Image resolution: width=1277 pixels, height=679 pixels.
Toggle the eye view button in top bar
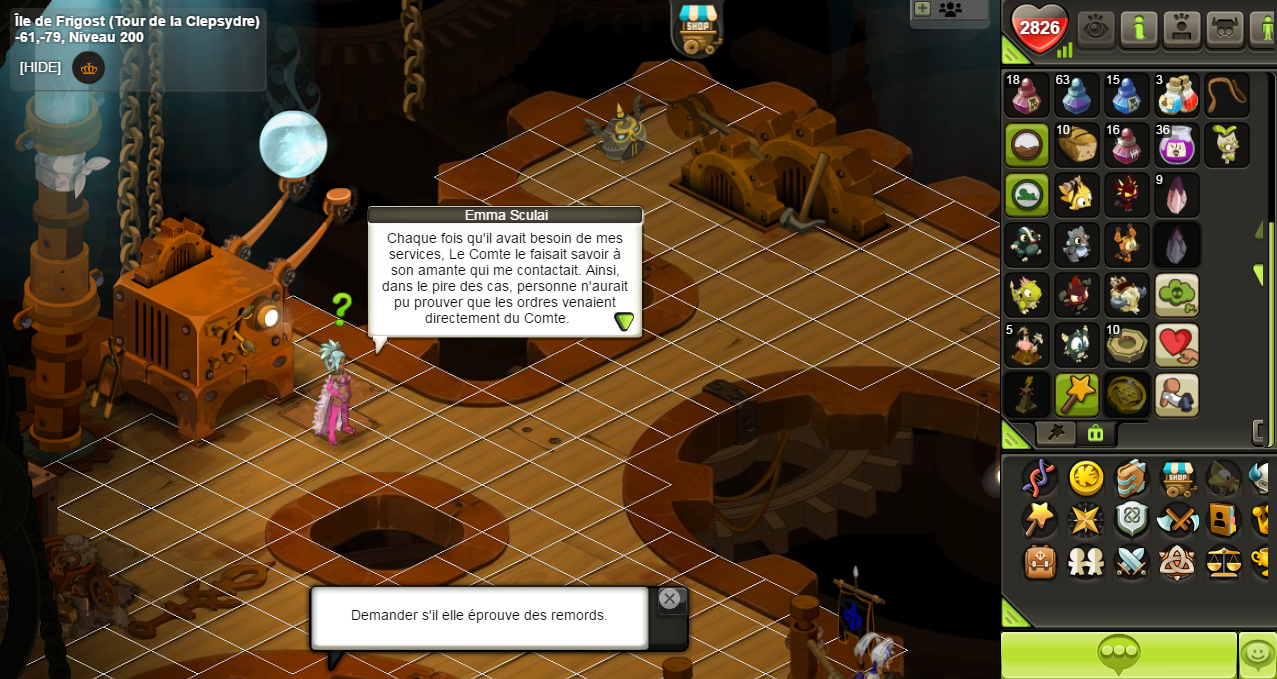point(1096,28)
